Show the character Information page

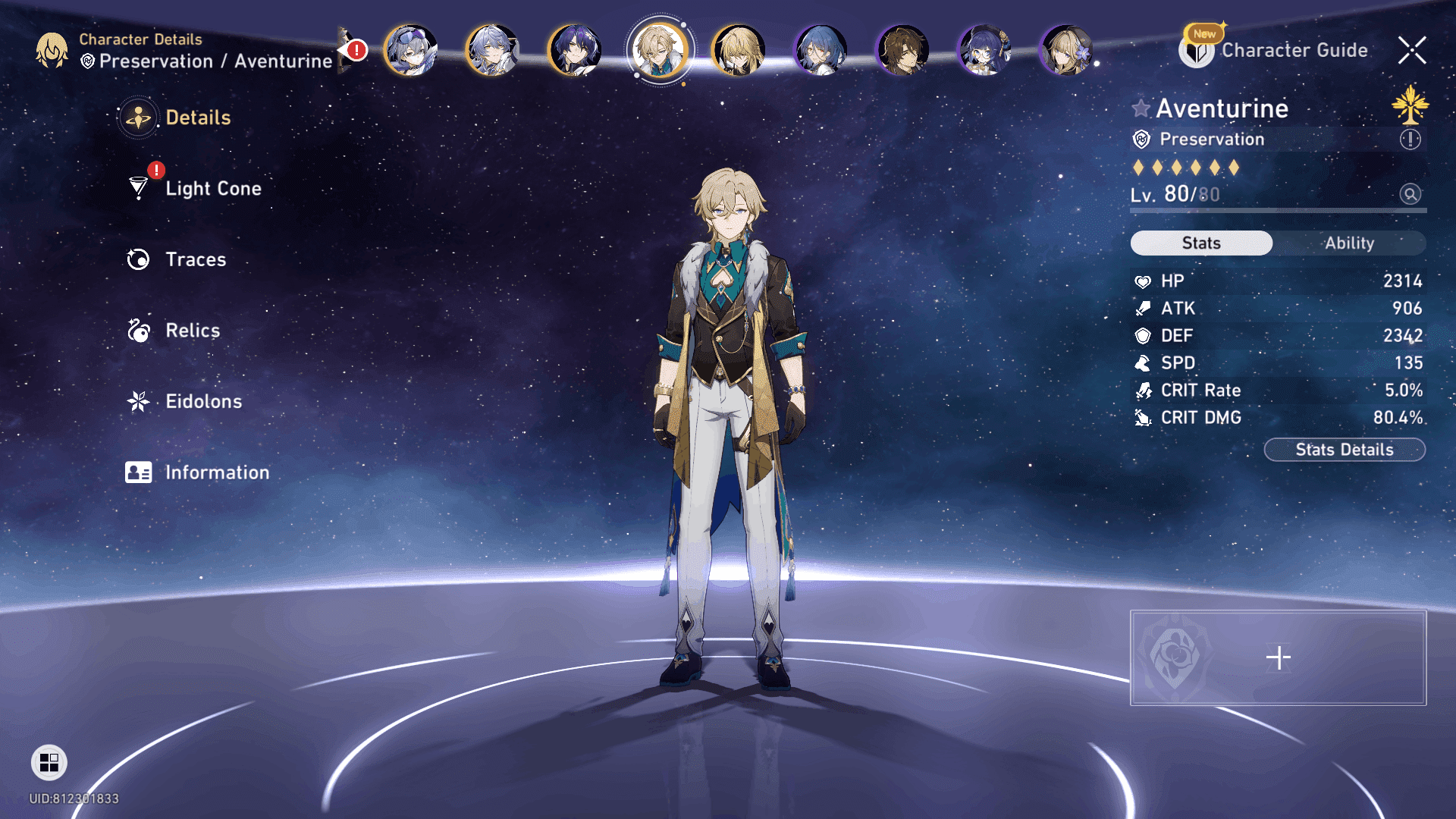click(x=217, y=472)
